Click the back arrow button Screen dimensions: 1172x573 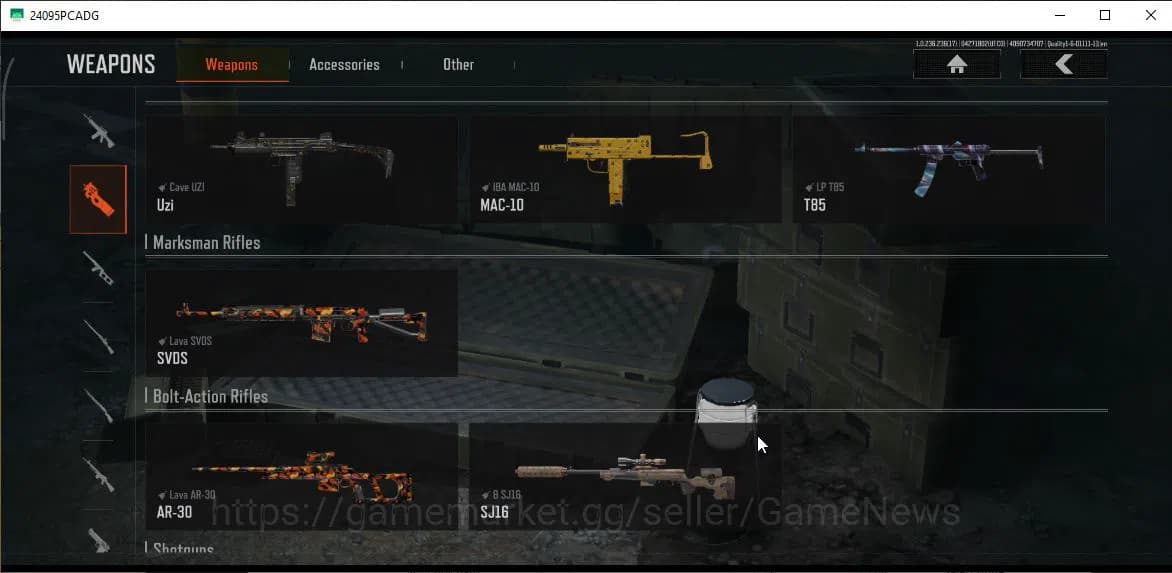pyautogui.click(x=1063, y=65)
